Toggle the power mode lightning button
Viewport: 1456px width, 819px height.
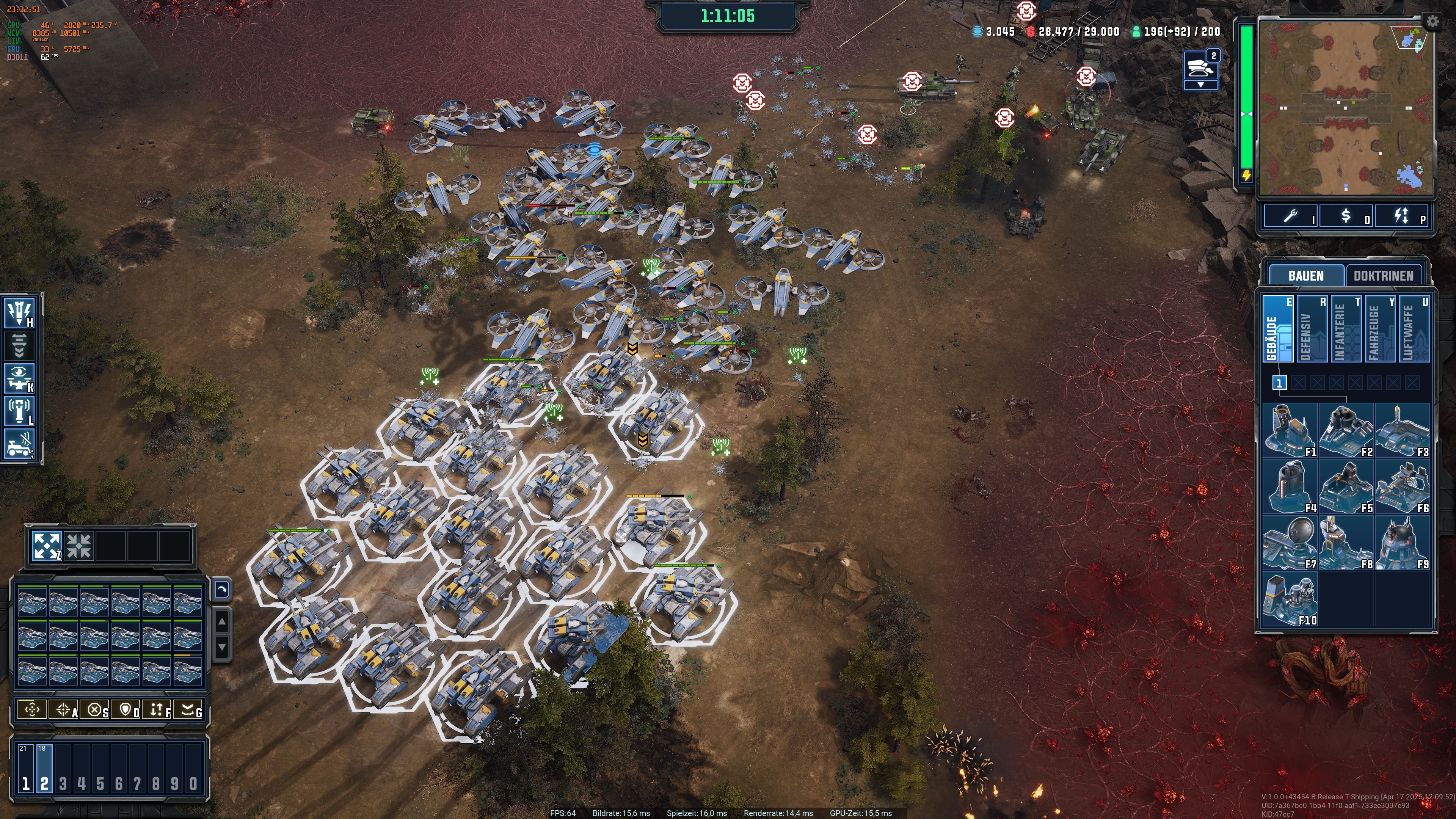(1402, 216)
